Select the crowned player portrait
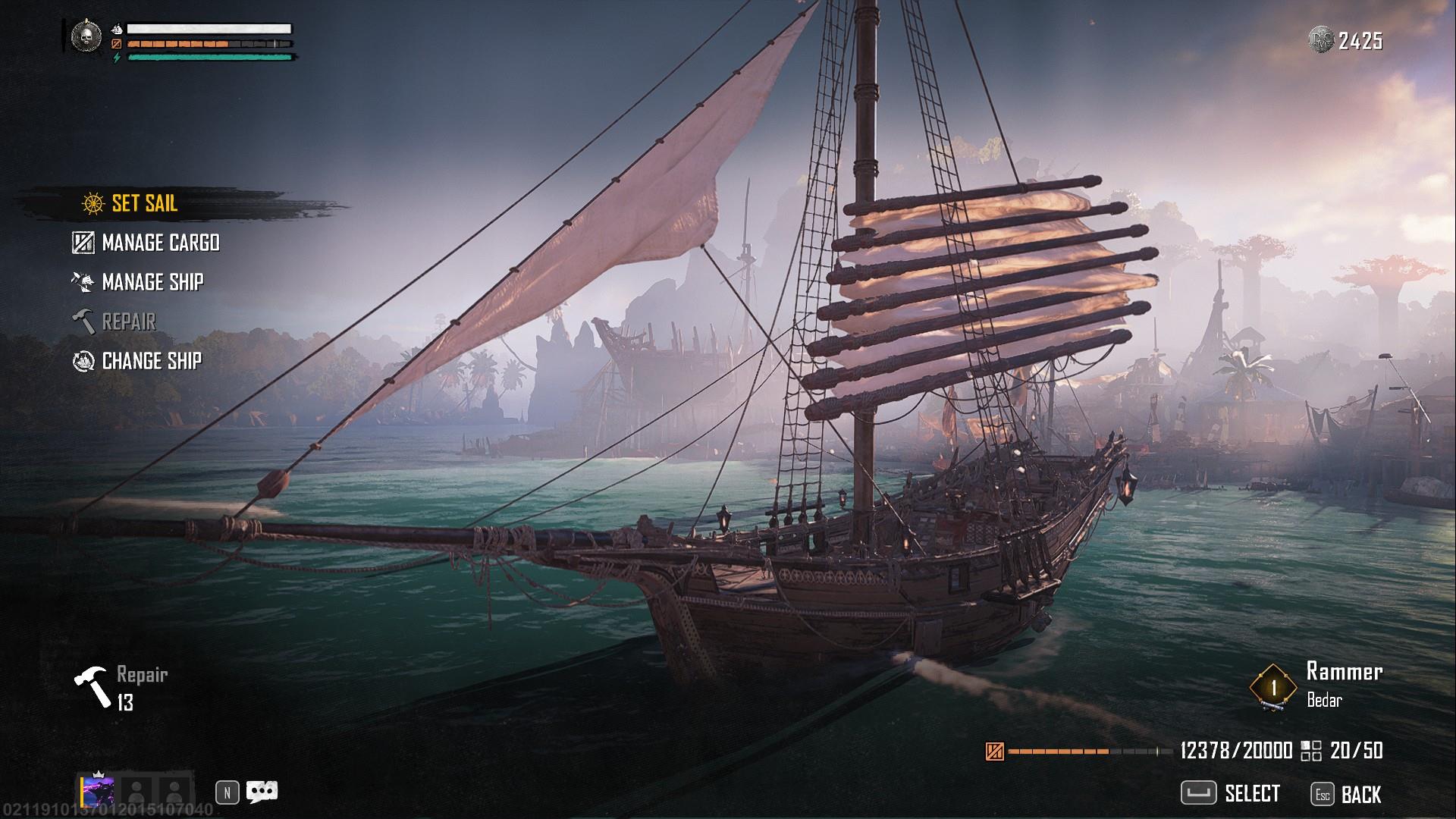 98,792
